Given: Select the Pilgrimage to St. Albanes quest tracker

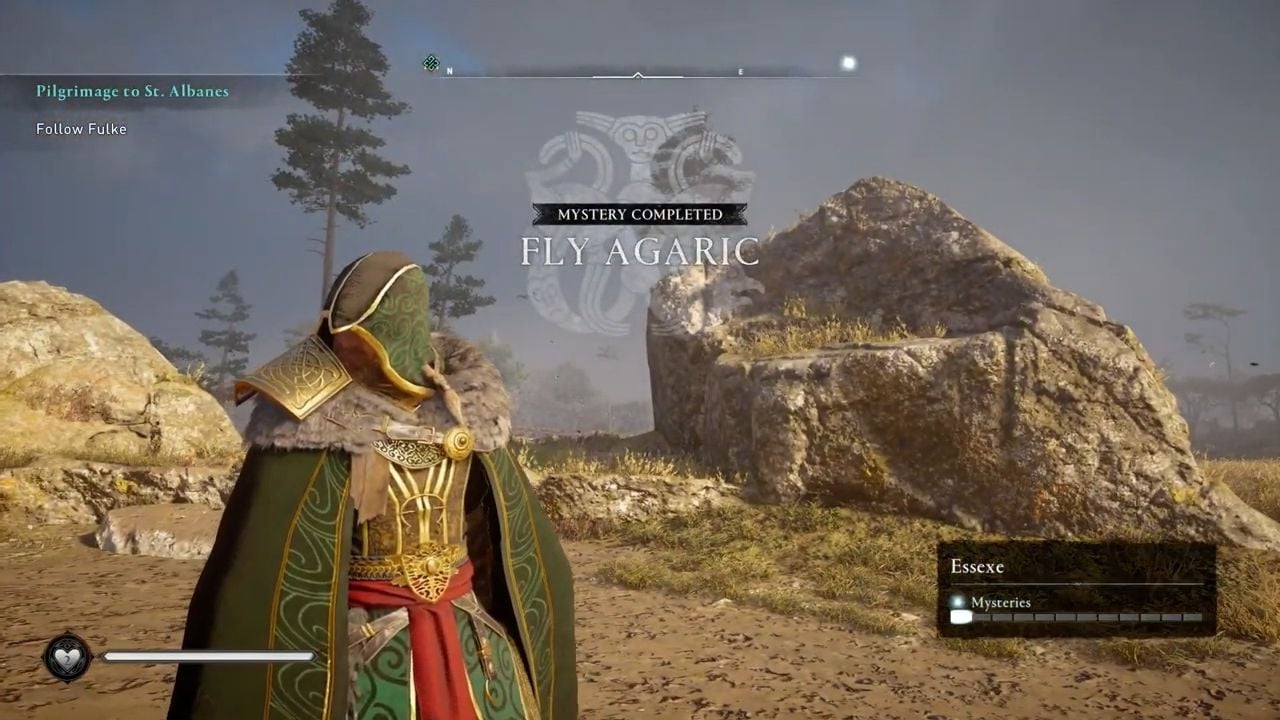Looking at the screenshot, I should pos(132,91).
